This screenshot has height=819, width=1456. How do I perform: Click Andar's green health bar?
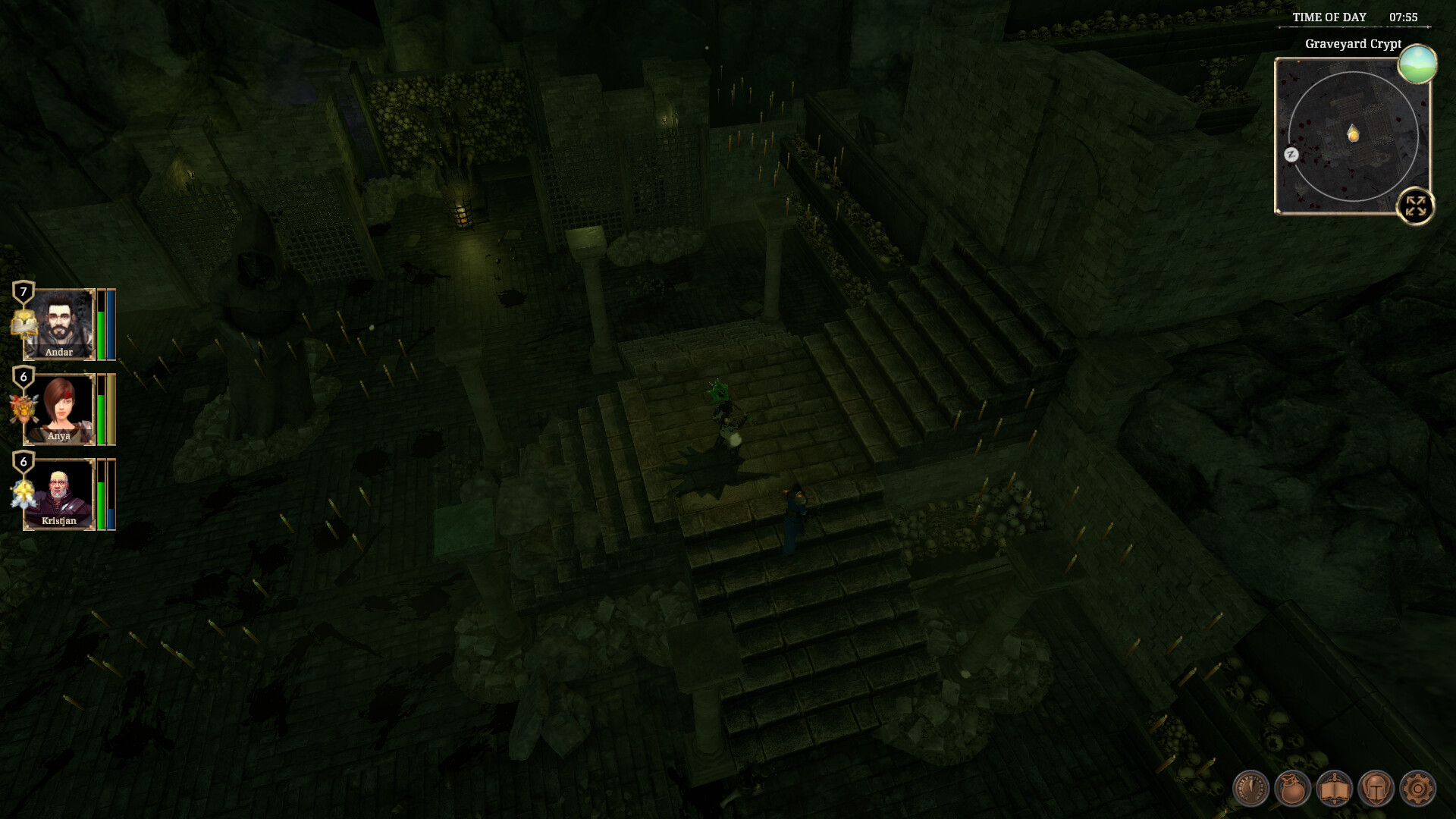pos(100,333)
